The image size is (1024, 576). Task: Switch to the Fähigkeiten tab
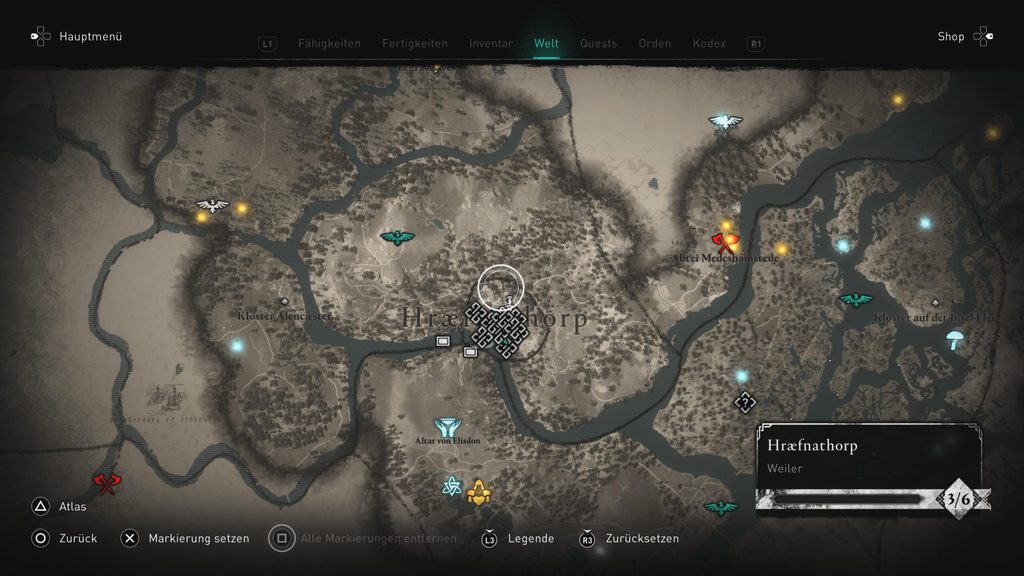point(329,43)
